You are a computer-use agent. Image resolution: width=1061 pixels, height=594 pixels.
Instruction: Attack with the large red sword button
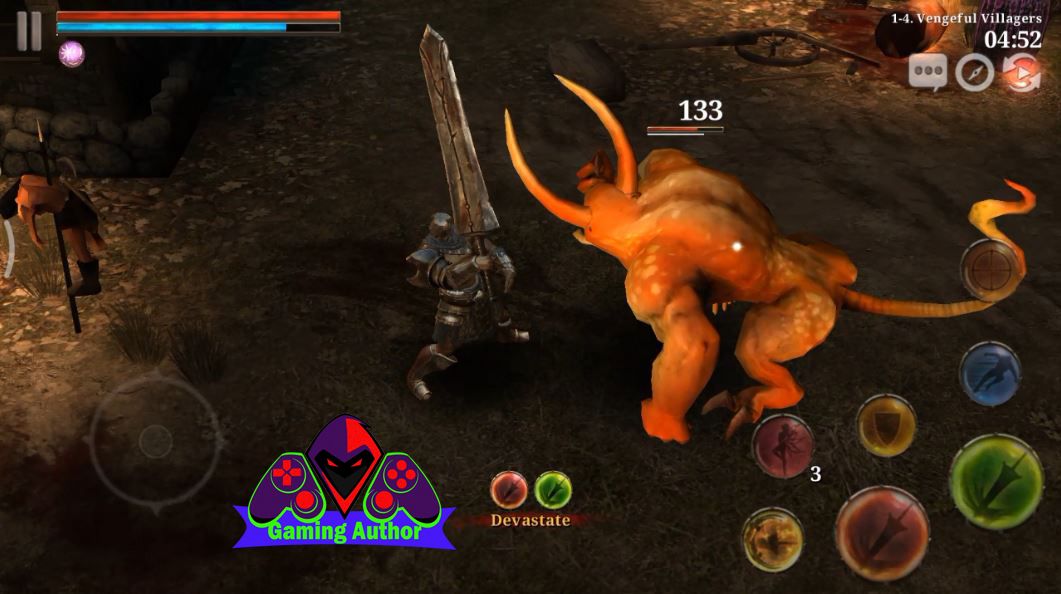click(x=882, y=532)
